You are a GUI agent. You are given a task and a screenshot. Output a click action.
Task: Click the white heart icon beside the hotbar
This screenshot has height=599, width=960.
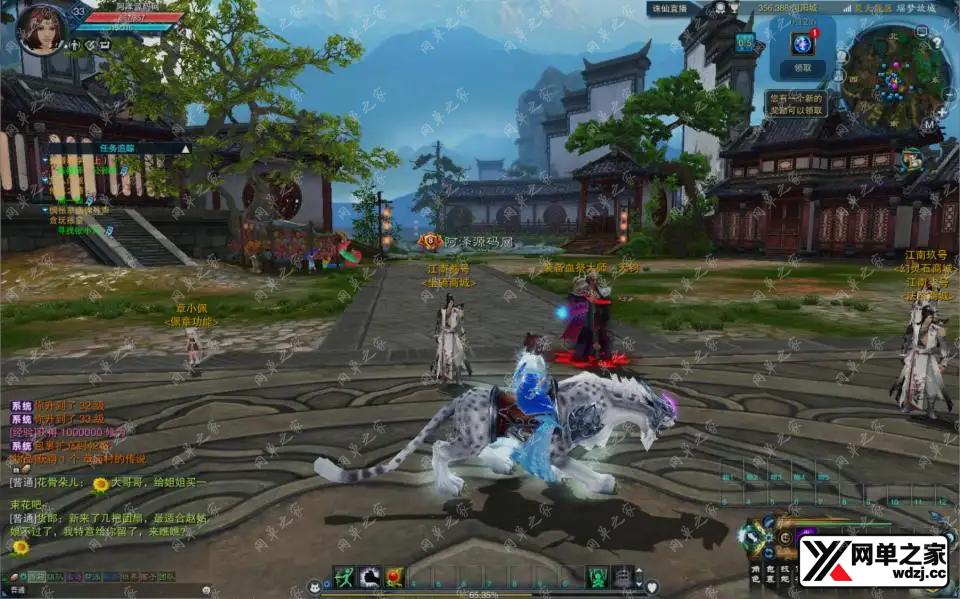652,586
